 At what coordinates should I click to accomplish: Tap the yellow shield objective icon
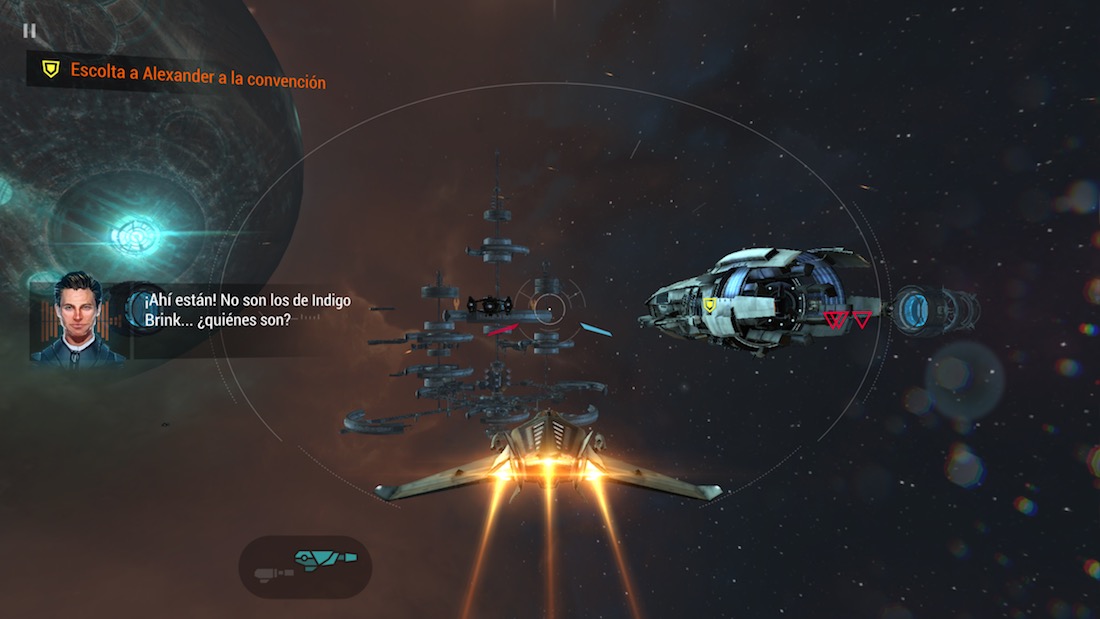50,69
